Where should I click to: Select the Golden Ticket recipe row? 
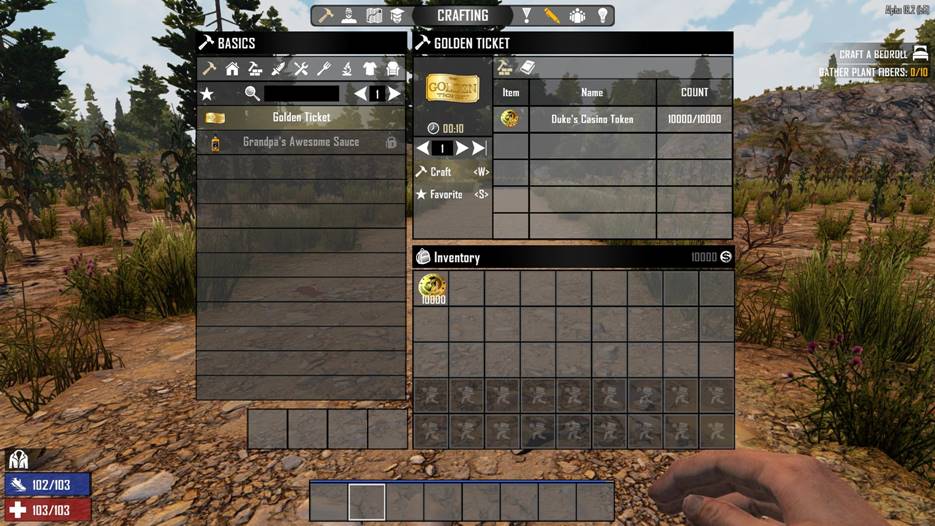click(x=301, y=118)
